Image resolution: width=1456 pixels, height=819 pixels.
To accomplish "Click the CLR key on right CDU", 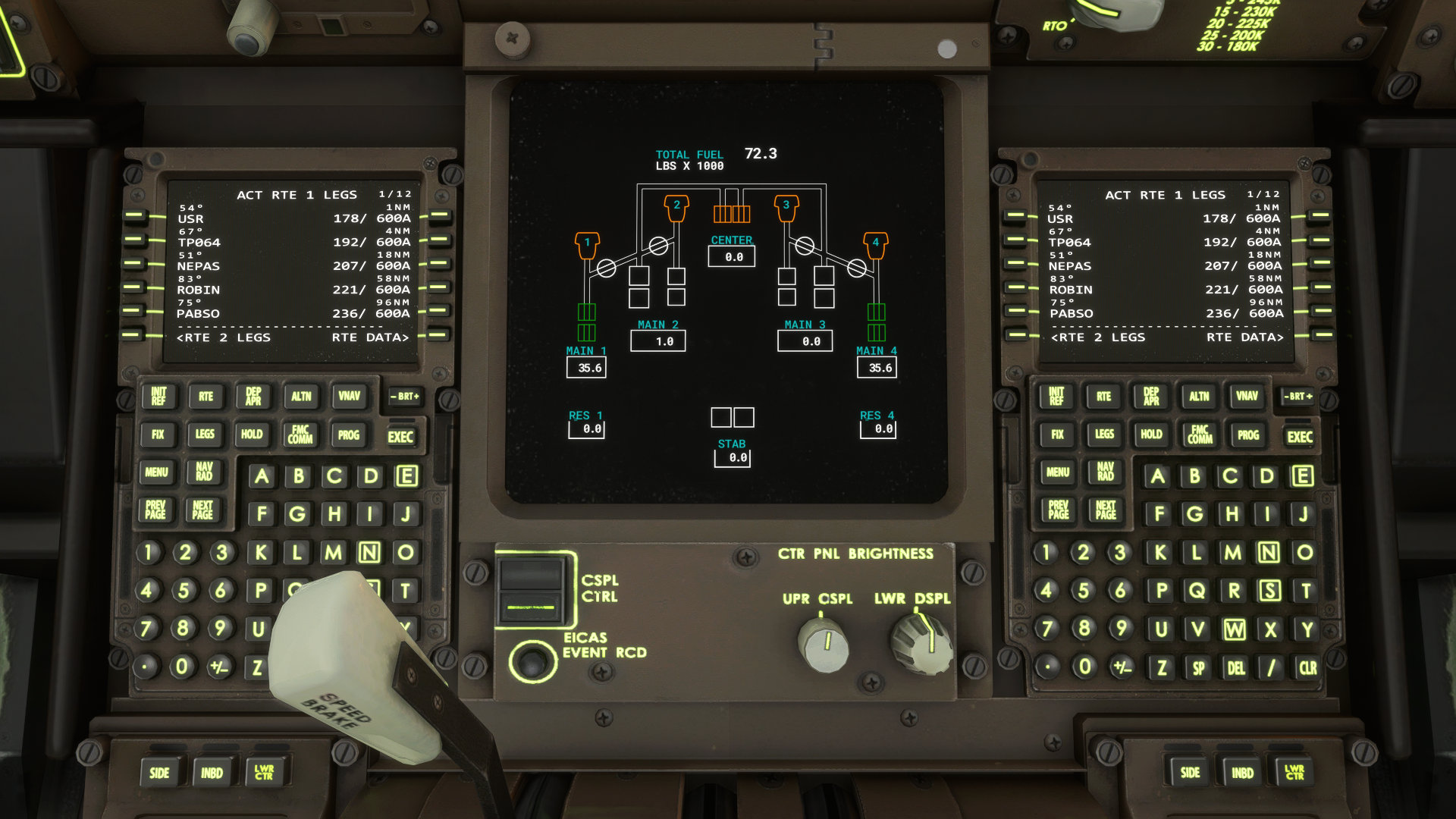I will (x=1308, y=668).
